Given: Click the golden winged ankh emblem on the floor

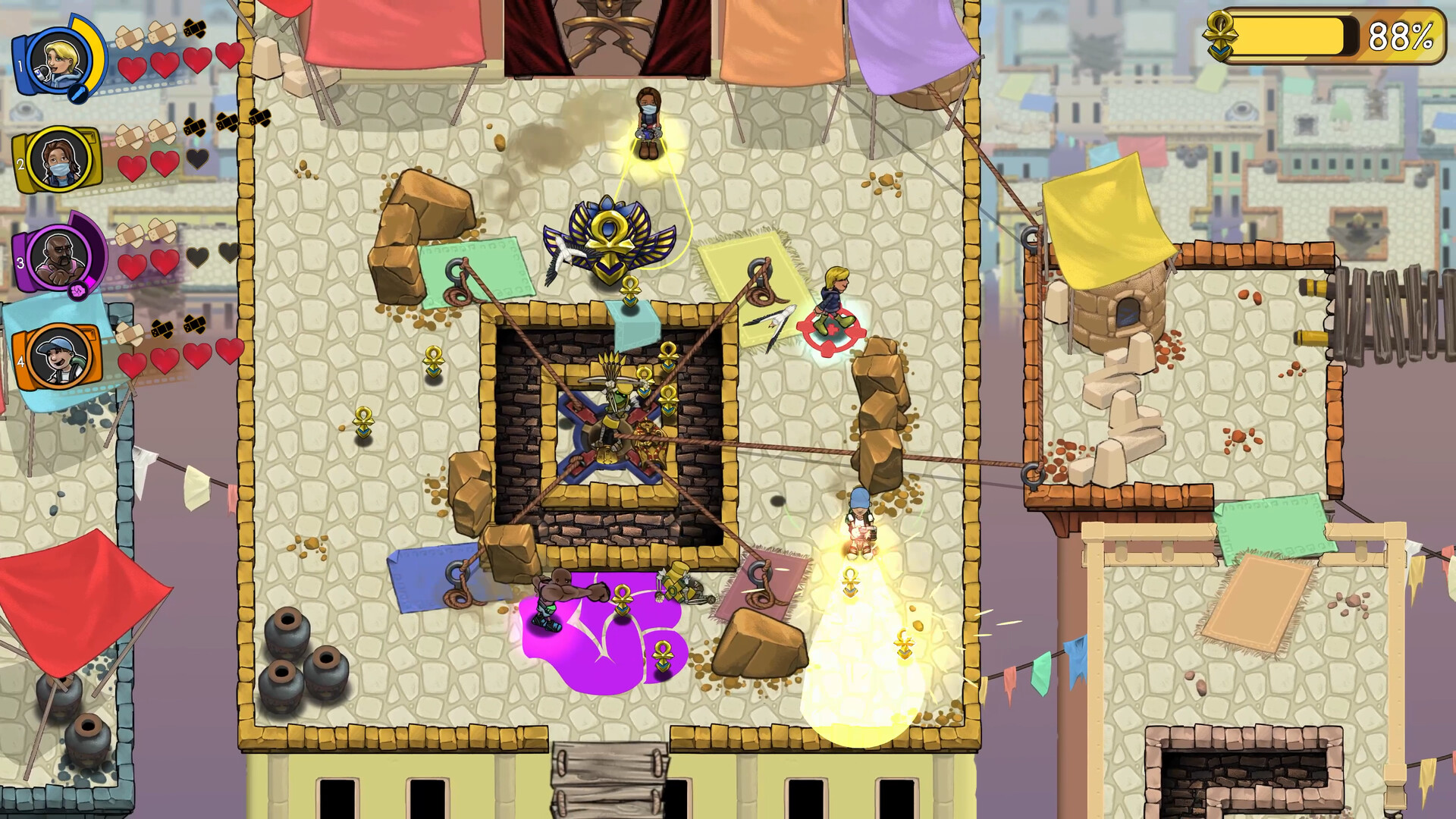Looking at the screenshot, I should click(x=607, y=243).
